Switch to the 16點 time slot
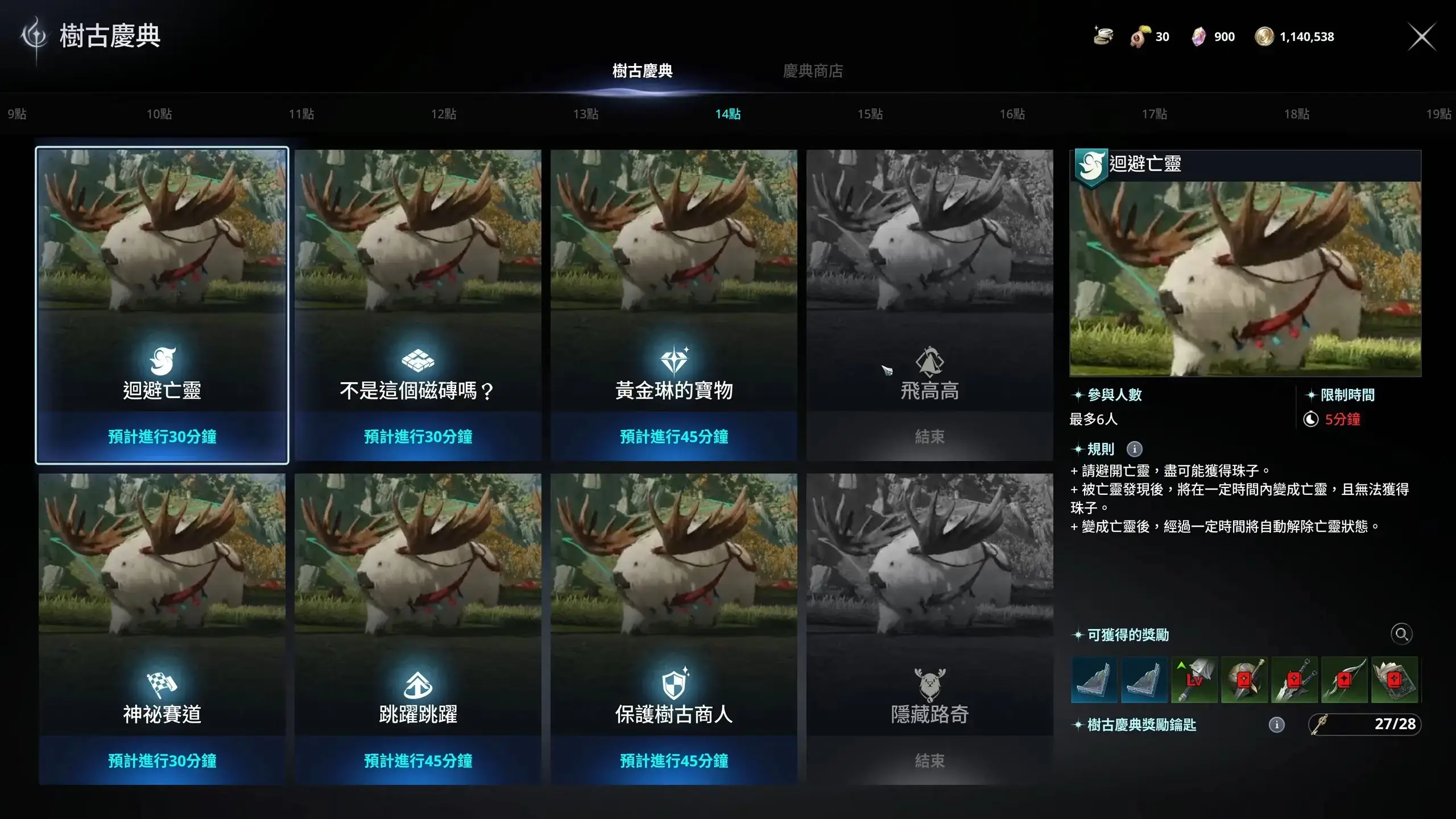 tap(1012, 114)
